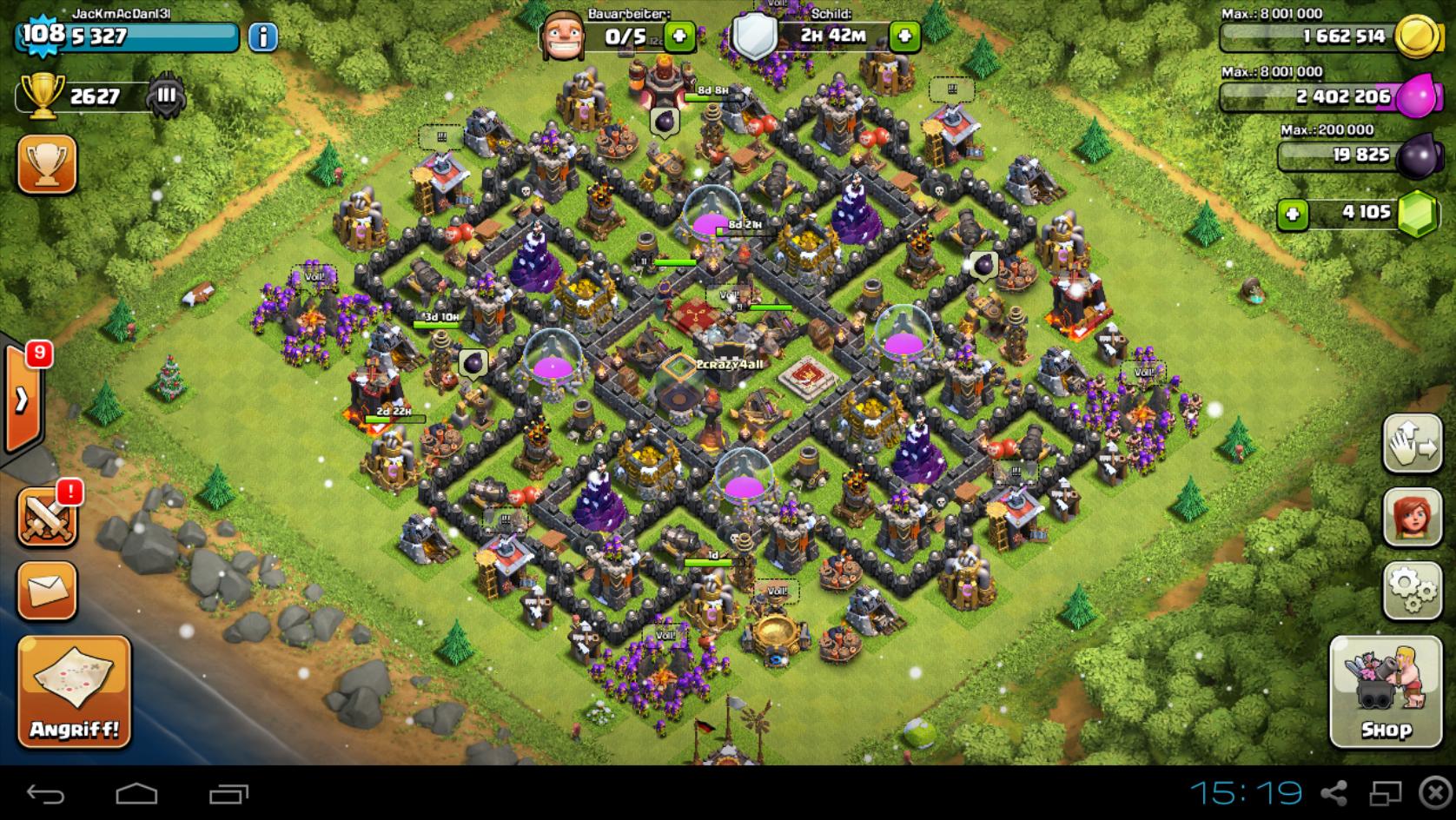This screenshot has width=1456, height=820.
Task: Add a builder with the green plus
Action: pos(678,36)
